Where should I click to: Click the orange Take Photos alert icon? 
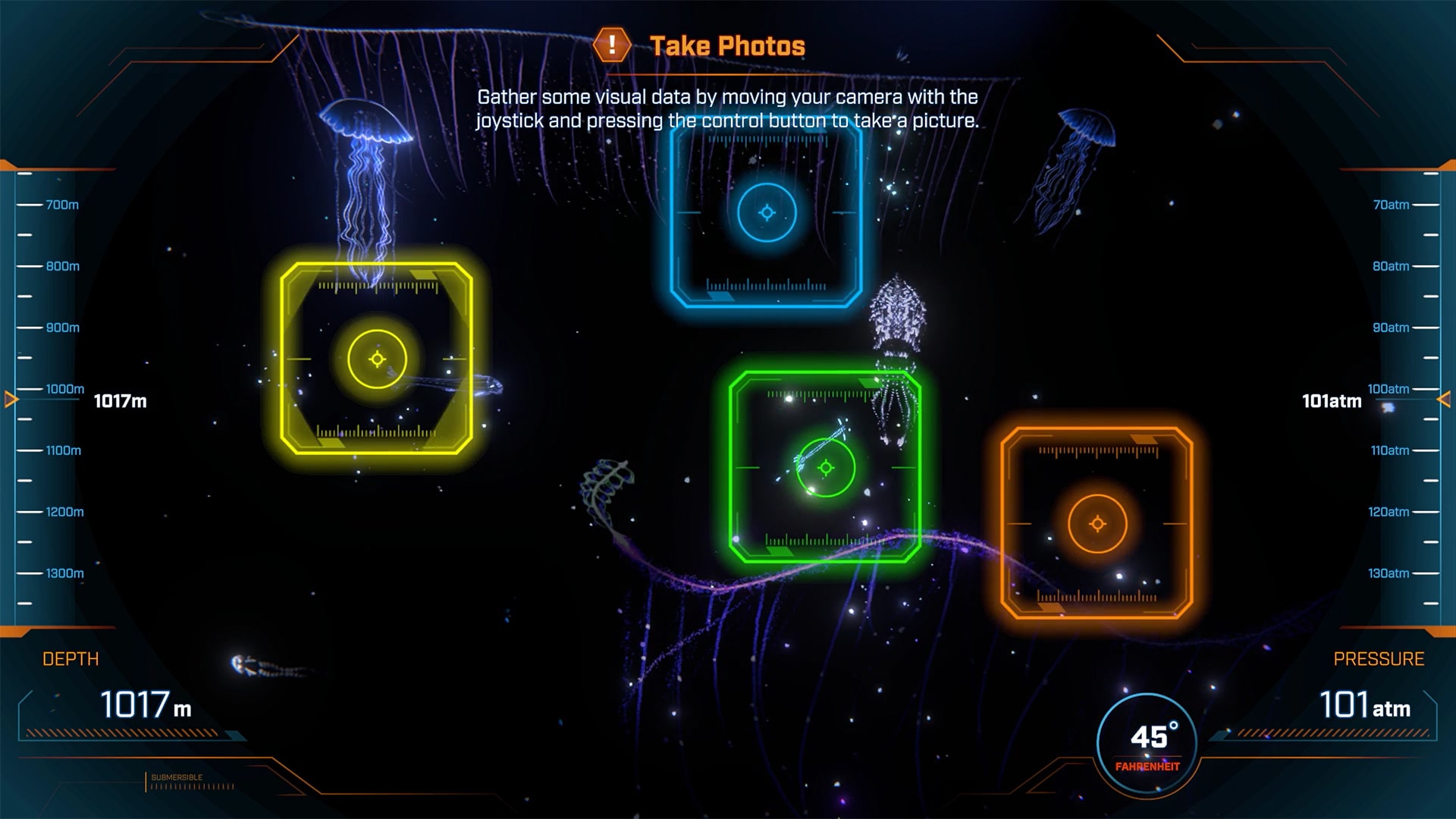coord(611,45)
